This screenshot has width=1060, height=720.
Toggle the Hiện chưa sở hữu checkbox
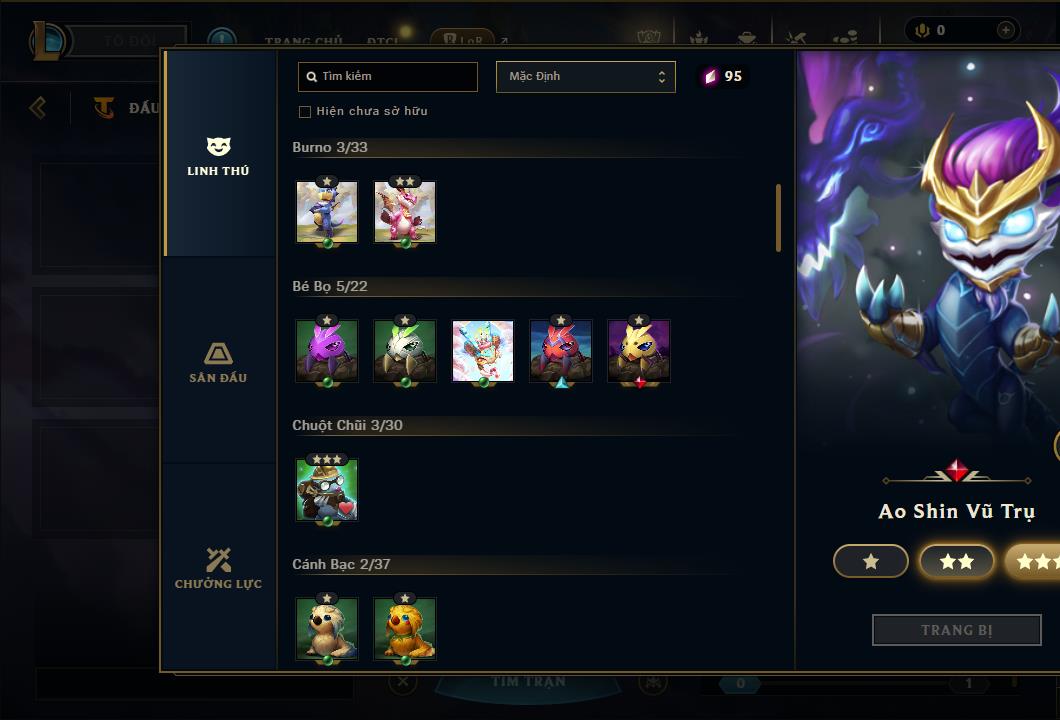305,111
